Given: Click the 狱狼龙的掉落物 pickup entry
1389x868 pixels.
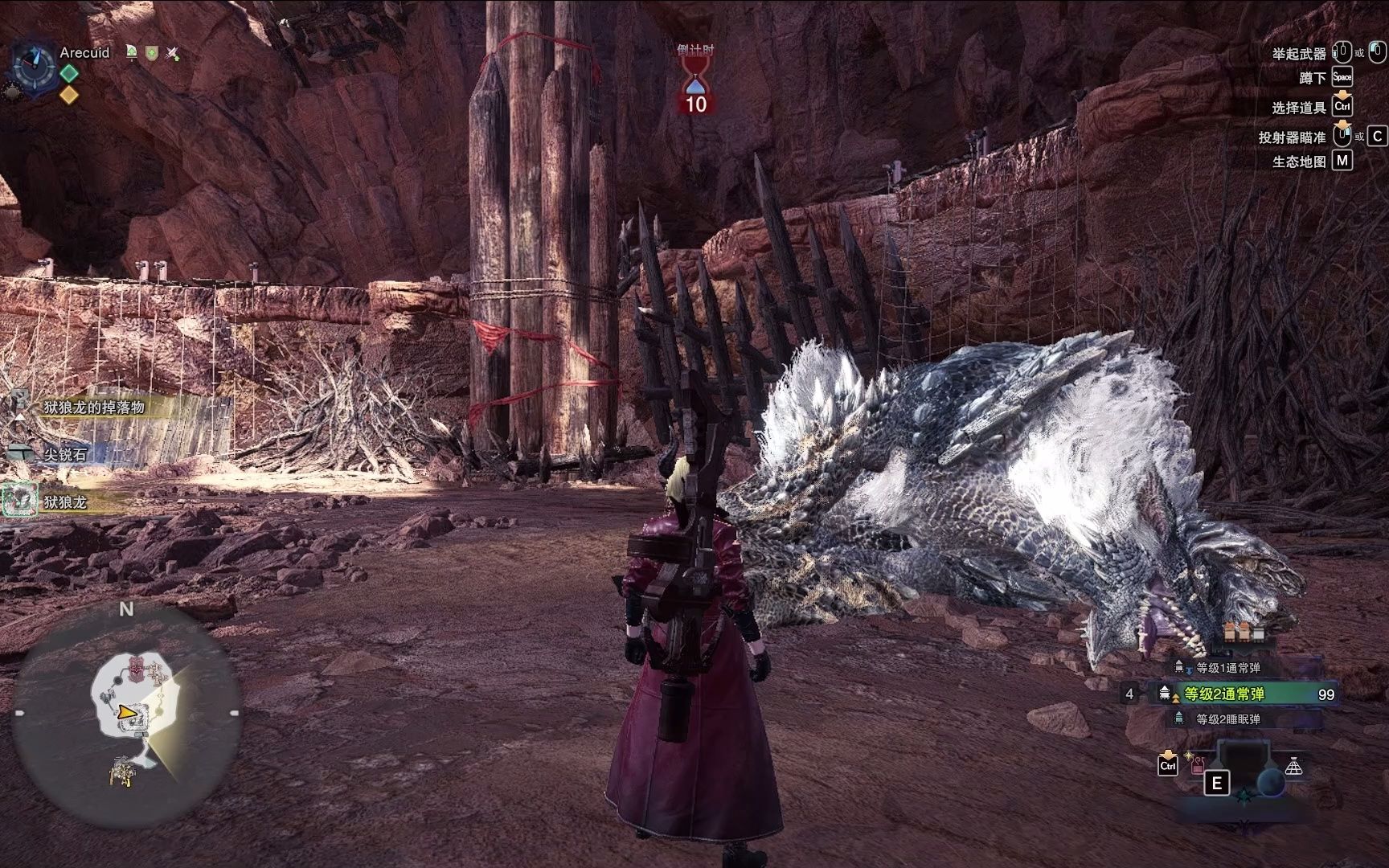Looking at the screenshot, I should pos(93,407).
